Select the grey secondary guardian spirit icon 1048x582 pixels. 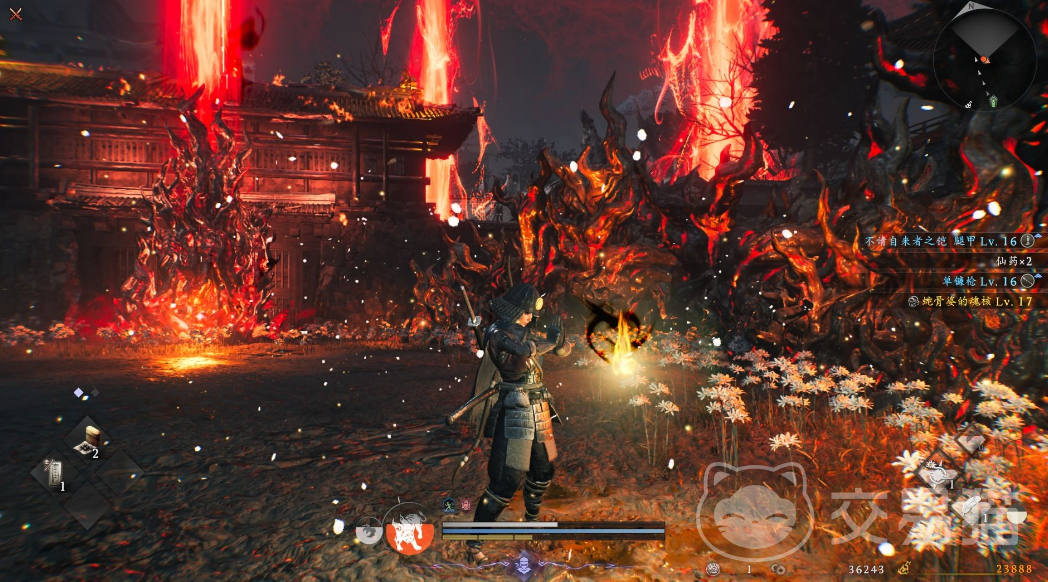(369, 530)
